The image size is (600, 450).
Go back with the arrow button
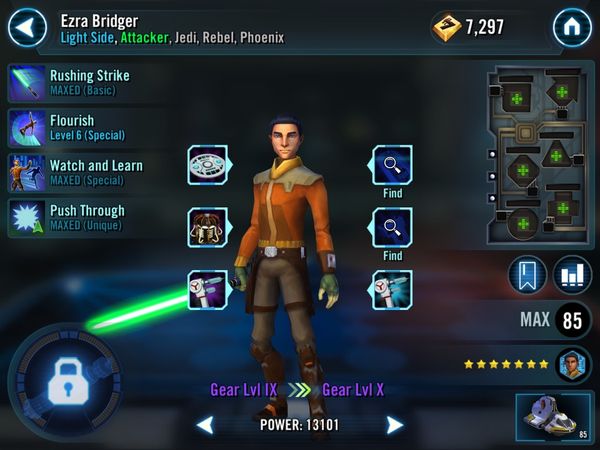[27, 27]
